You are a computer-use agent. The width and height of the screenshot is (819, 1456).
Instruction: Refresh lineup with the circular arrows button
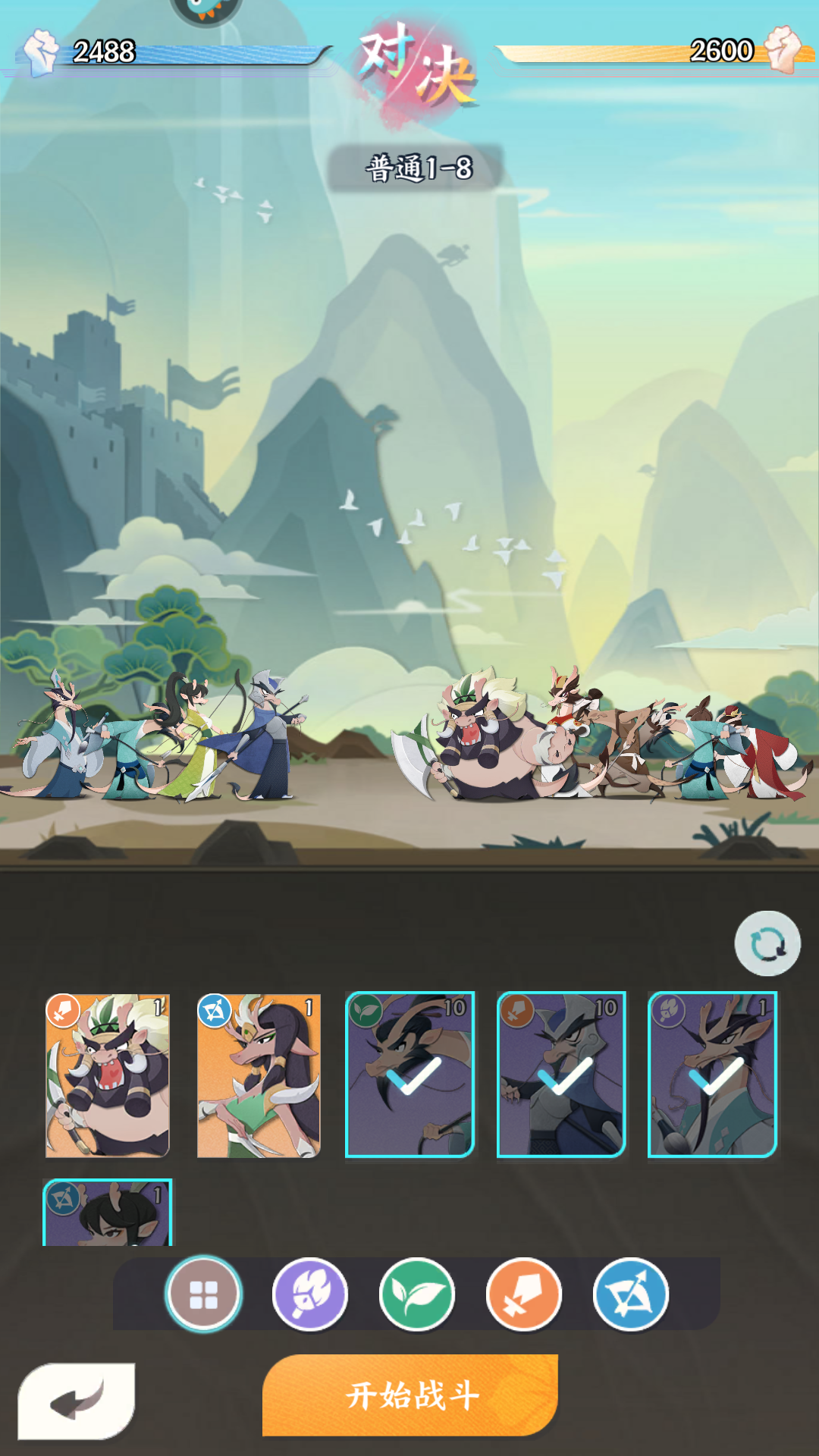click(x=767, y=944)
